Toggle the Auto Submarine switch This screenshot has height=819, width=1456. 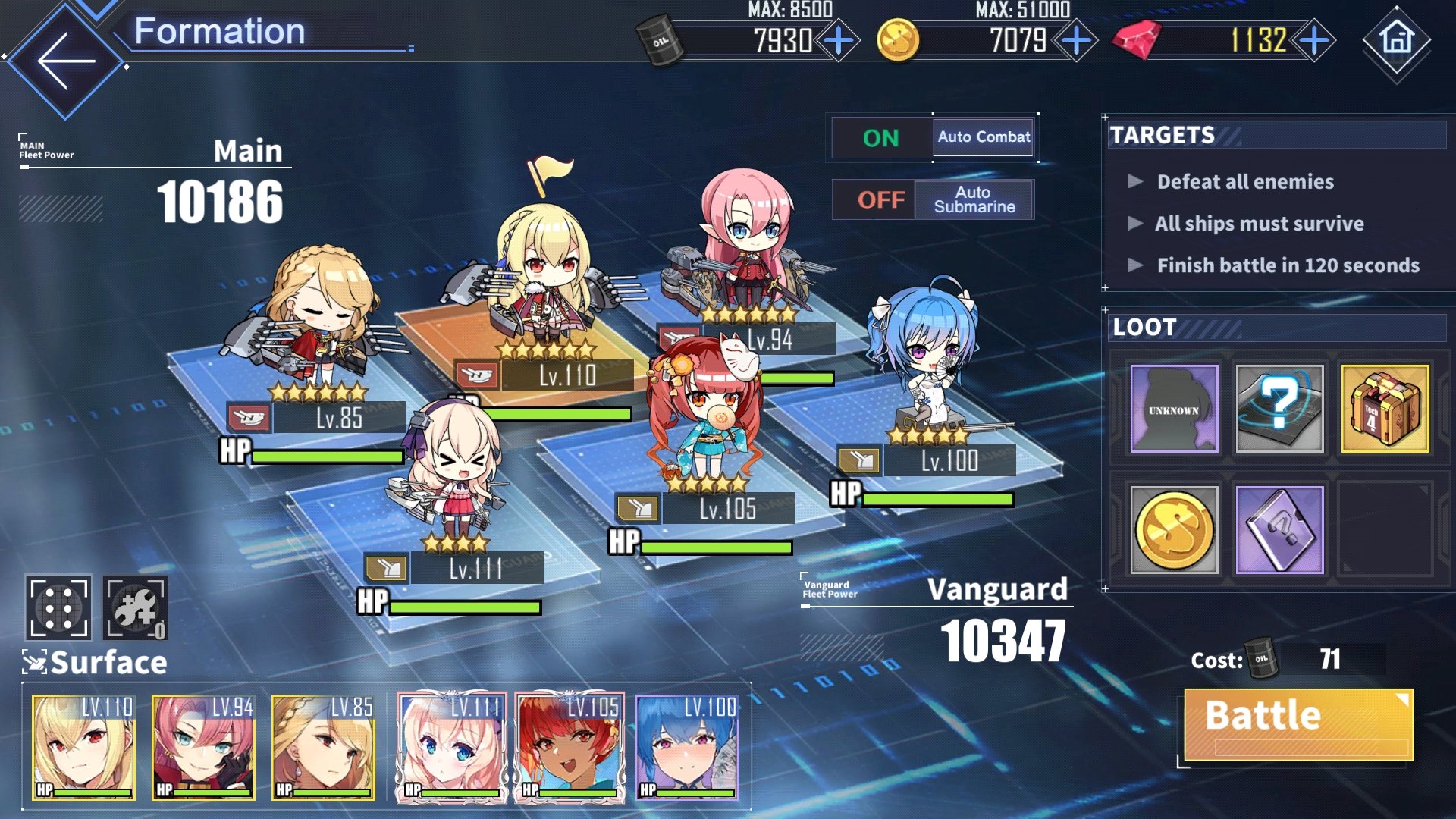tap(933, 199)
